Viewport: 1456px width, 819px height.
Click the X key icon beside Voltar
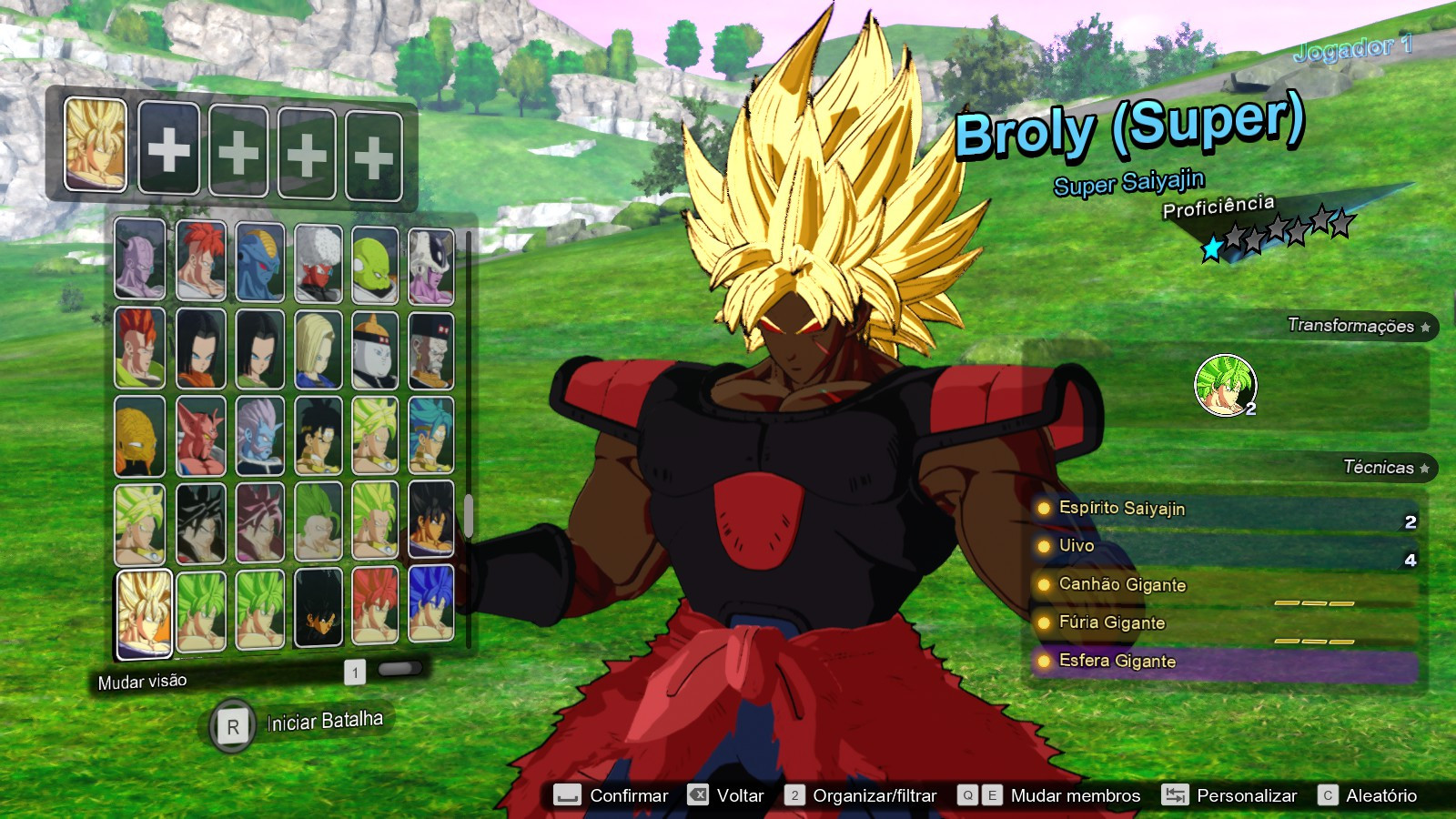tap(698, 795)
